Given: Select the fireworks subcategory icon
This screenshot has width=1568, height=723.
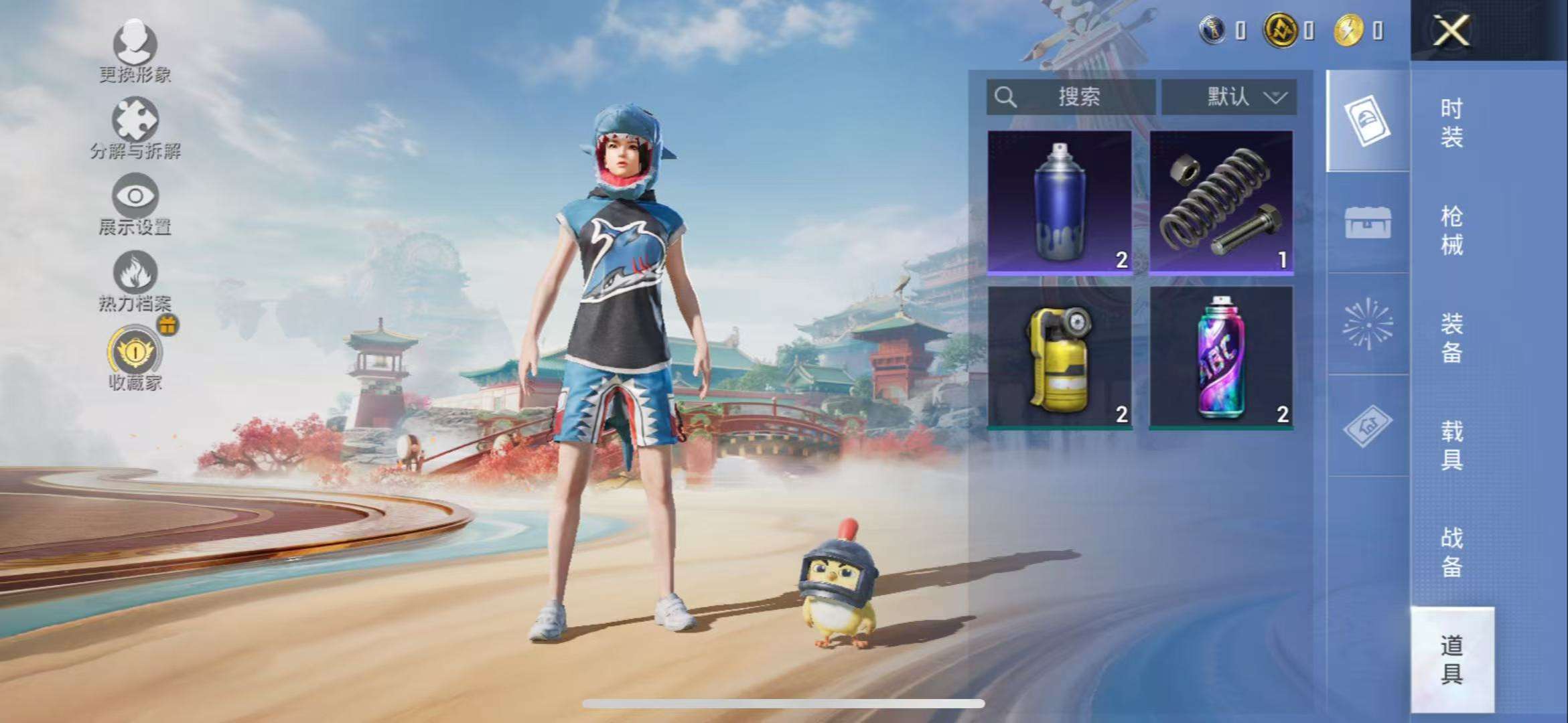Looking at the screenshot, I should pos(1368,324).
